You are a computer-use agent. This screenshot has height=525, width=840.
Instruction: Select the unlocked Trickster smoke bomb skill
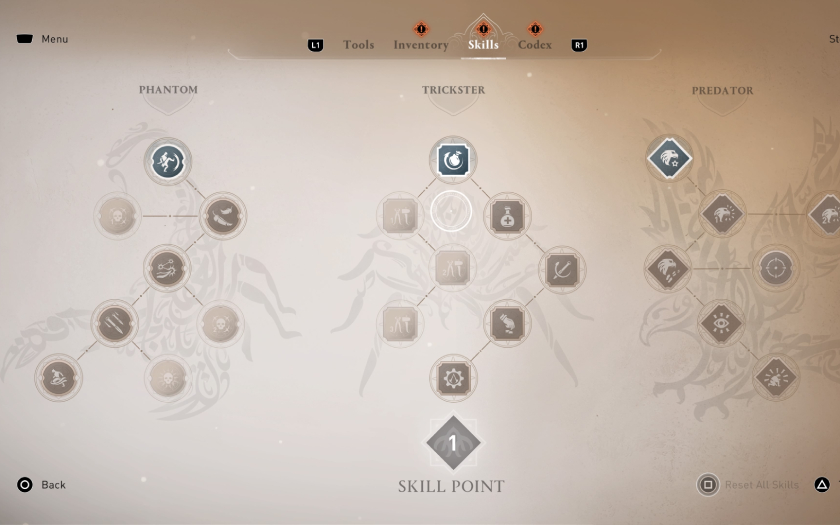pyautogui.click(x=453, y=160)
